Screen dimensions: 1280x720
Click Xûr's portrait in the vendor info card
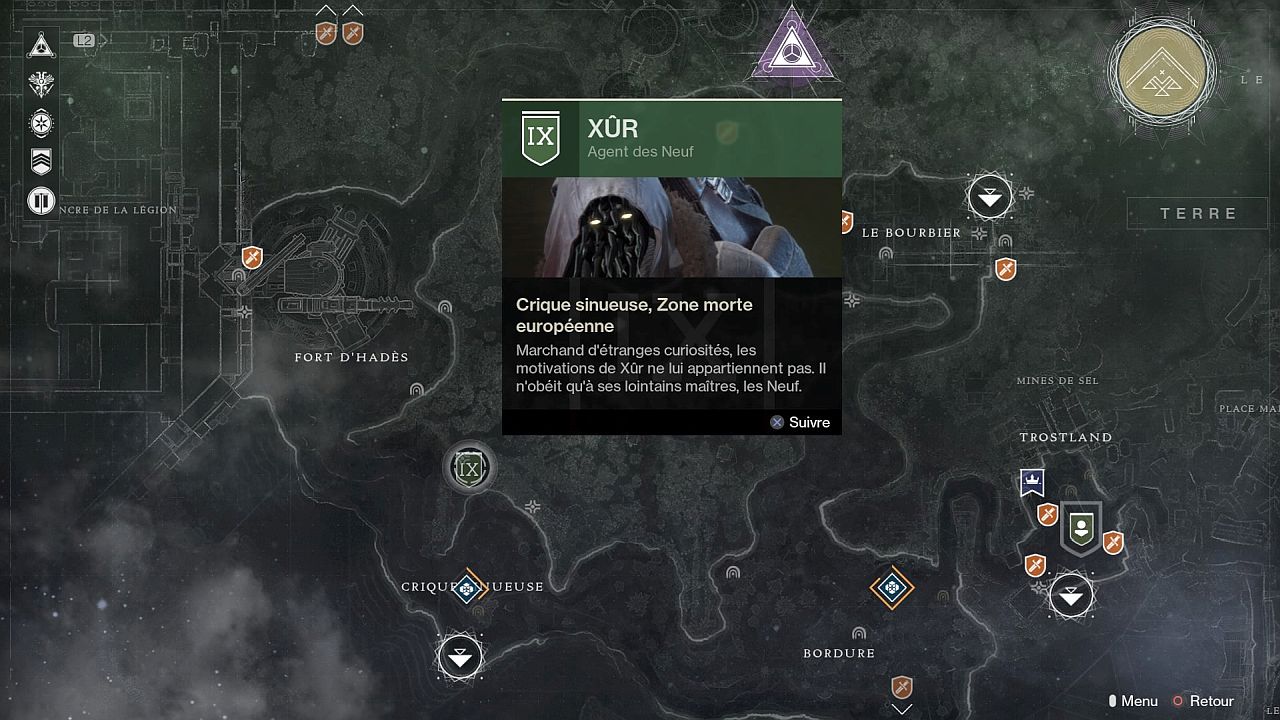671,227
